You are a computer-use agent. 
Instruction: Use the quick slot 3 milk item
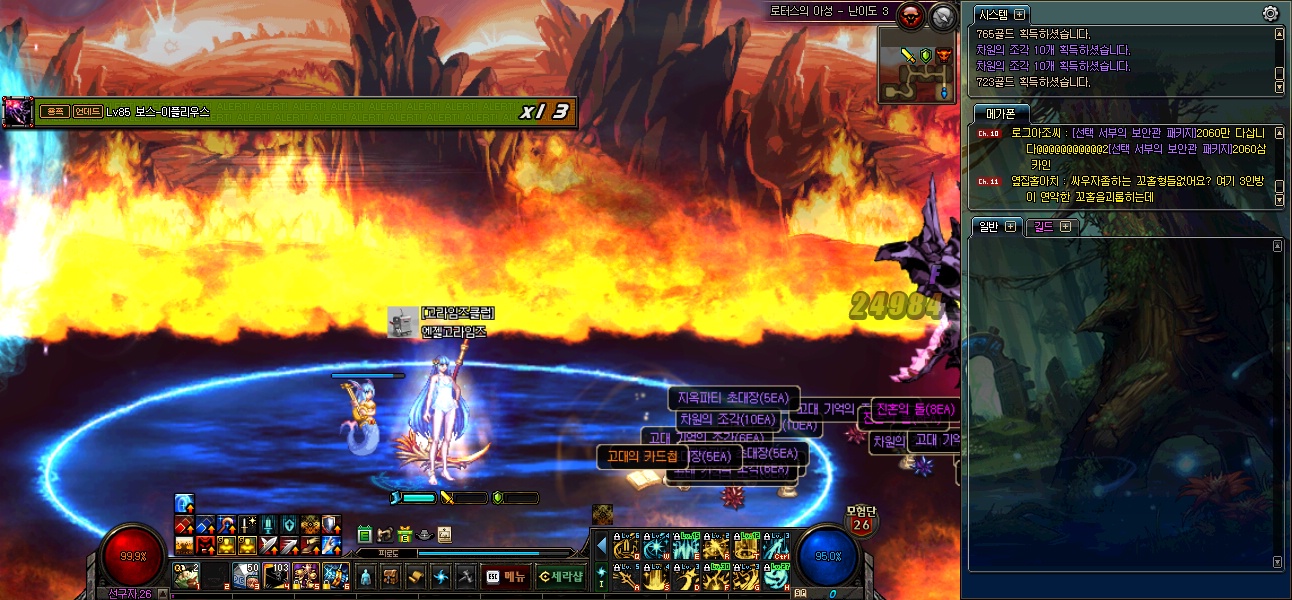pyautogui.click(x=245, y=575)
